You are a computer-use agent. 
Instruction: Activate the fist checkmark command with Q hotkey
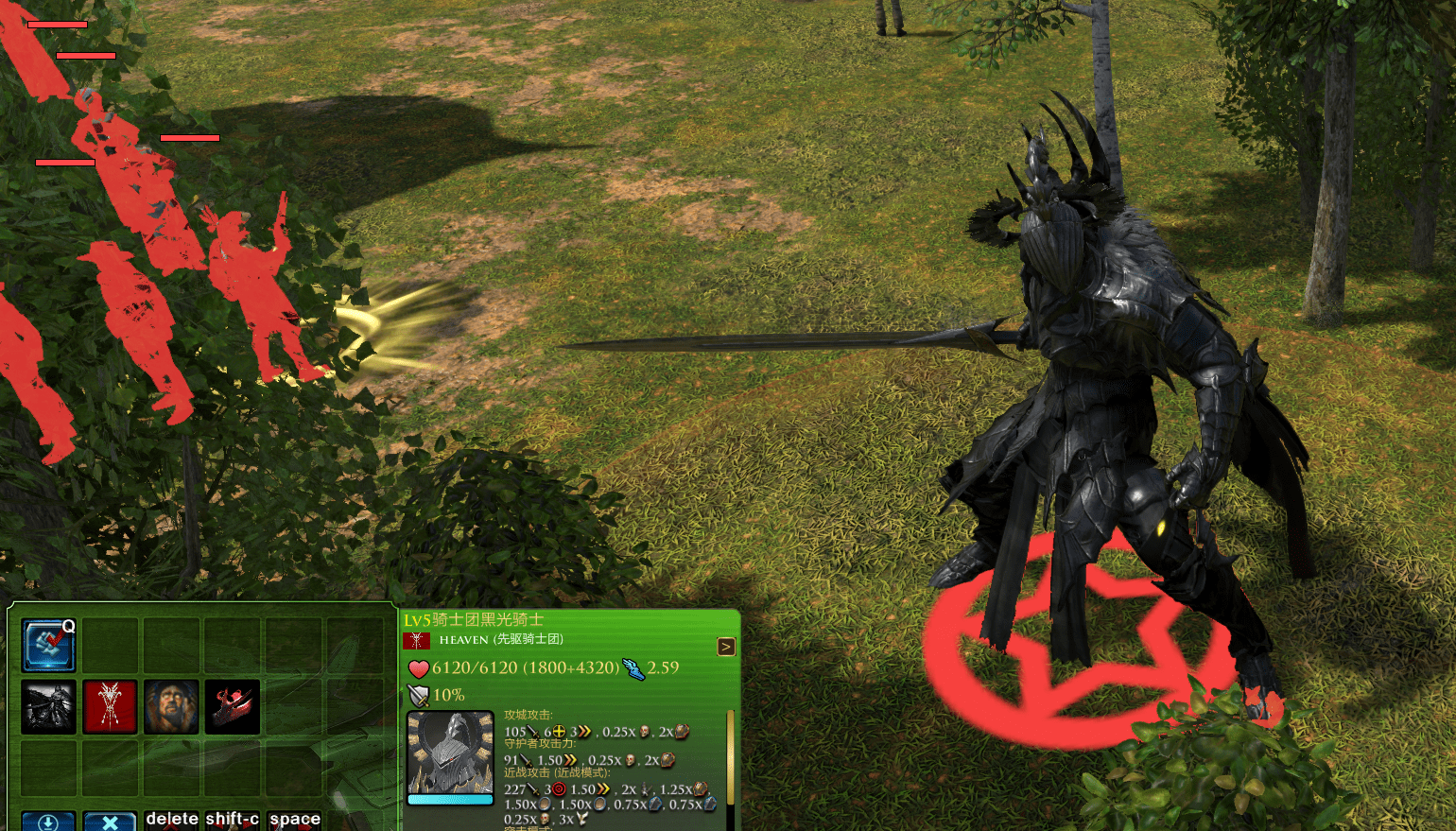coord(48,646)
